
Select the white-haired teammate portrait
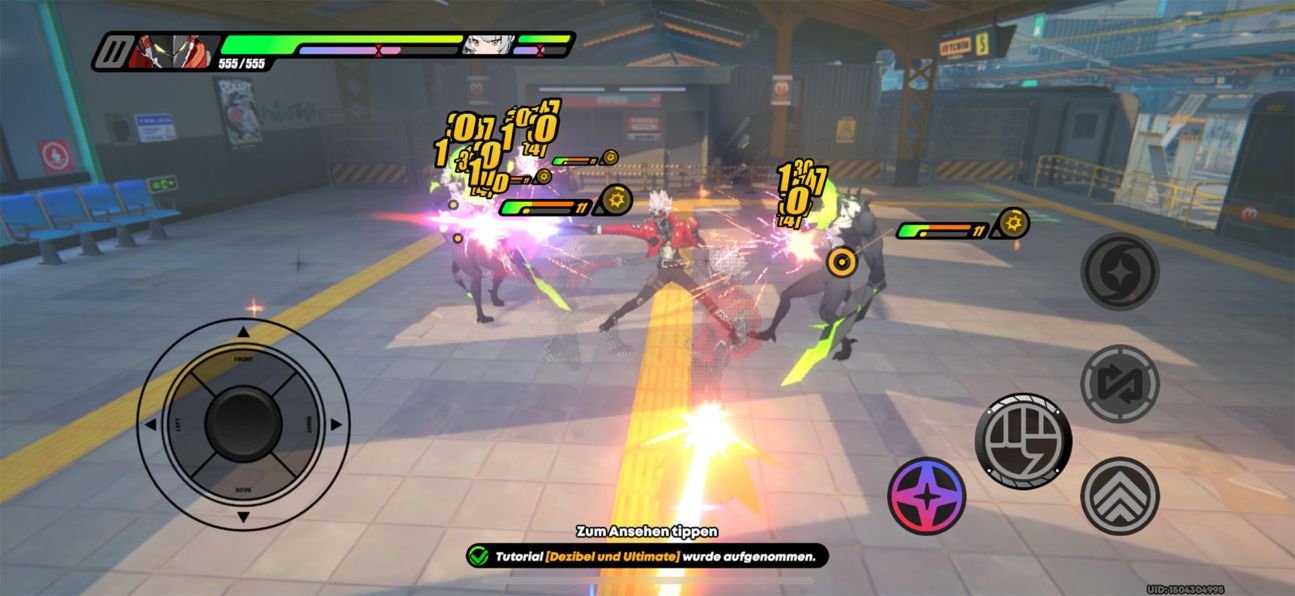click(x=487, y=45)
